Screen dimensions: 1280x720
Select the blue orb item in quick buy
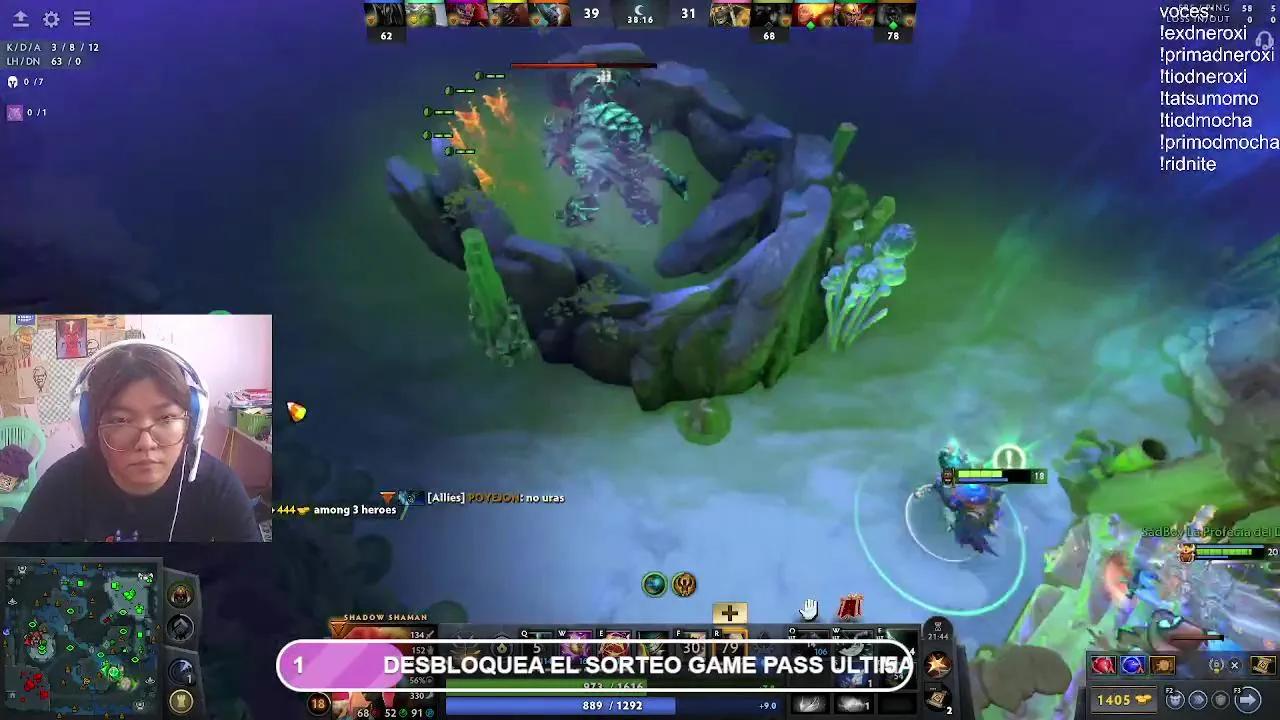coord(1132,664)
